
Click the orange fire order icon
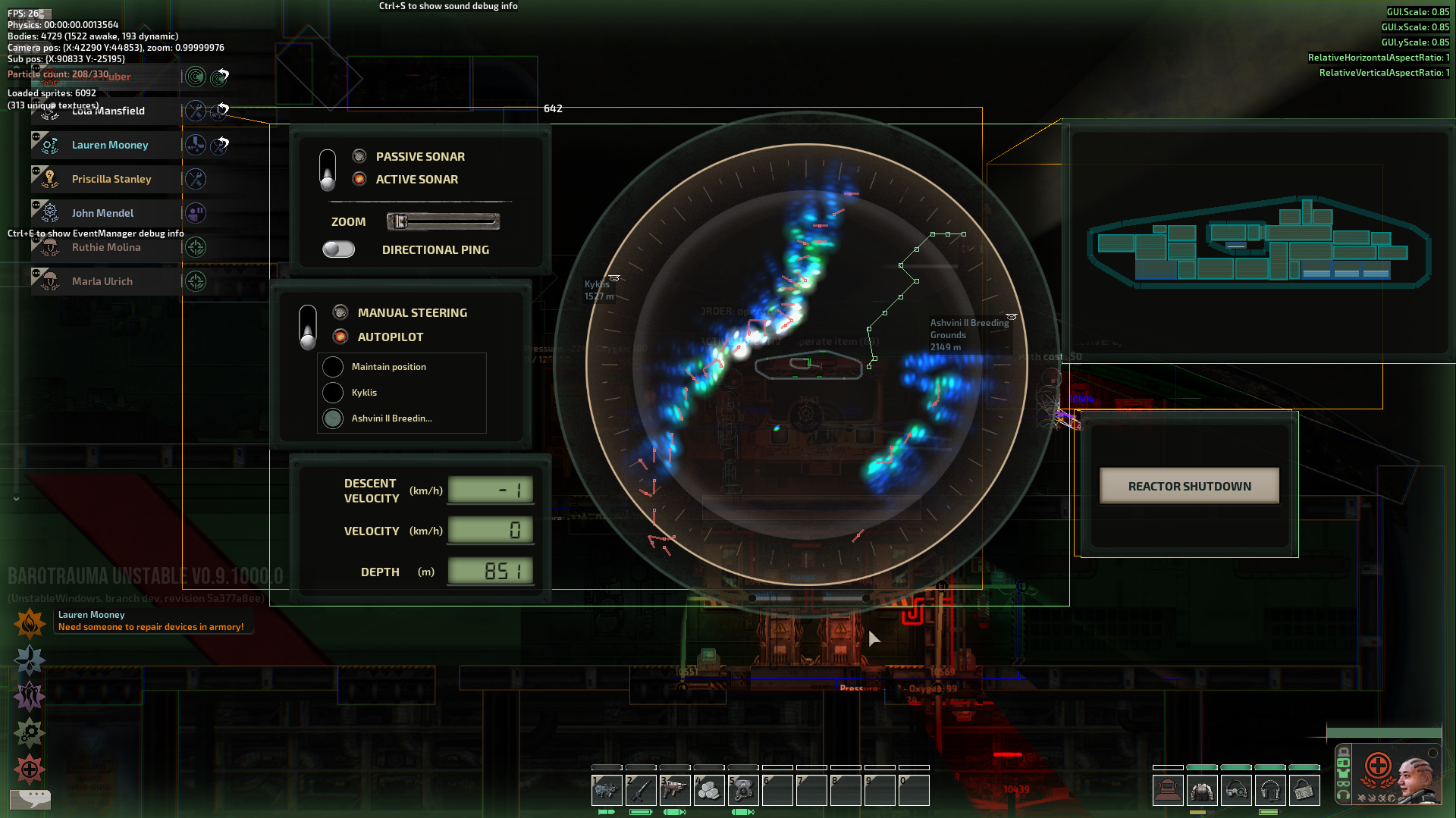(x=30, y=624)
